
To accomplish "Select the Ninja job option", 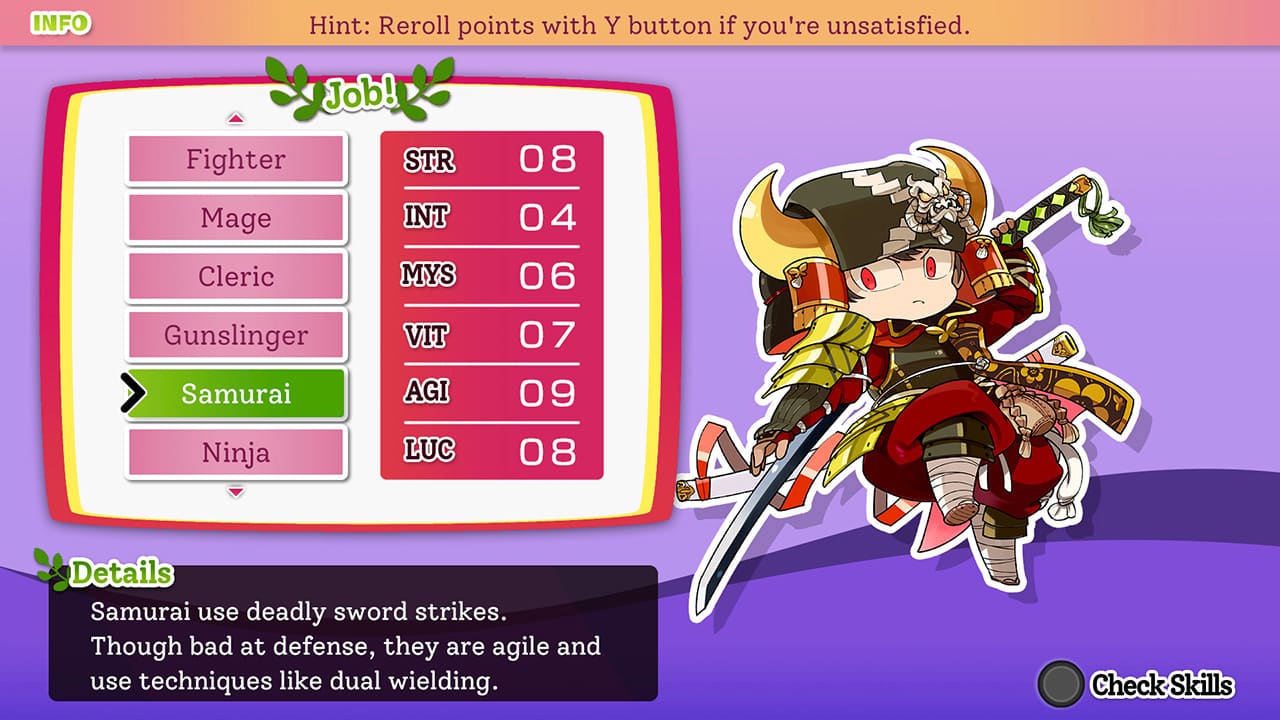I will [x=235, y=452].
